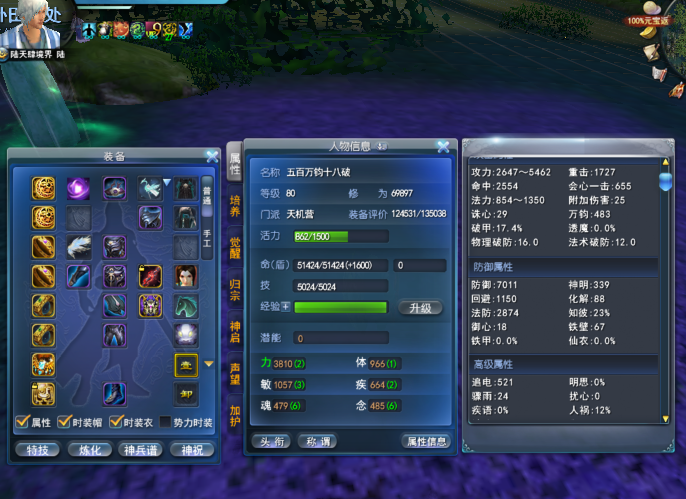The image size is (686, 499).
Task: Open the 称谓 title button
Action: coord(319,441)
